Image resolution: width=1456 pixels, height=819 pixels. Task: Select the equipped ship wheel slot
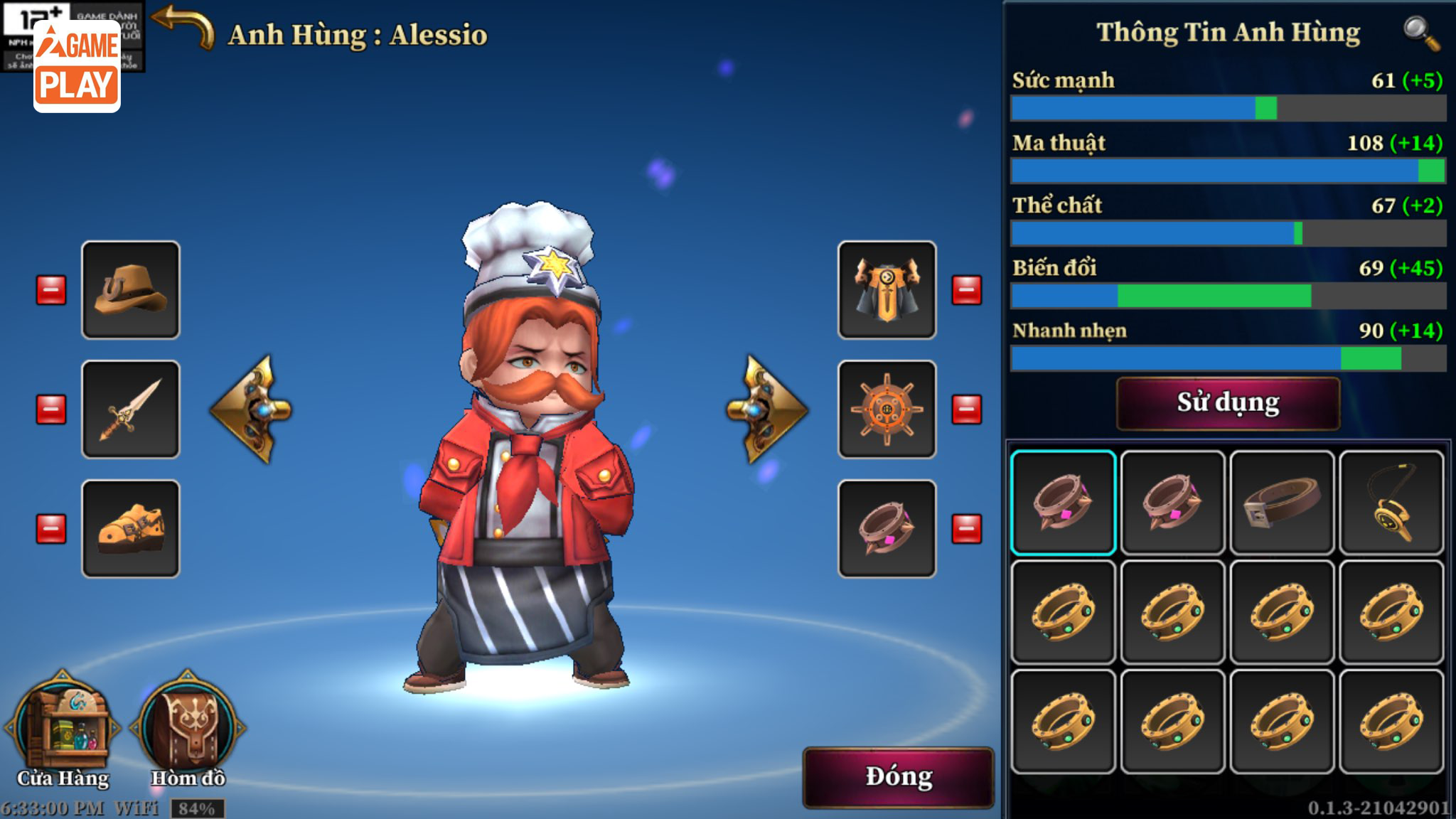coord(887,409)
